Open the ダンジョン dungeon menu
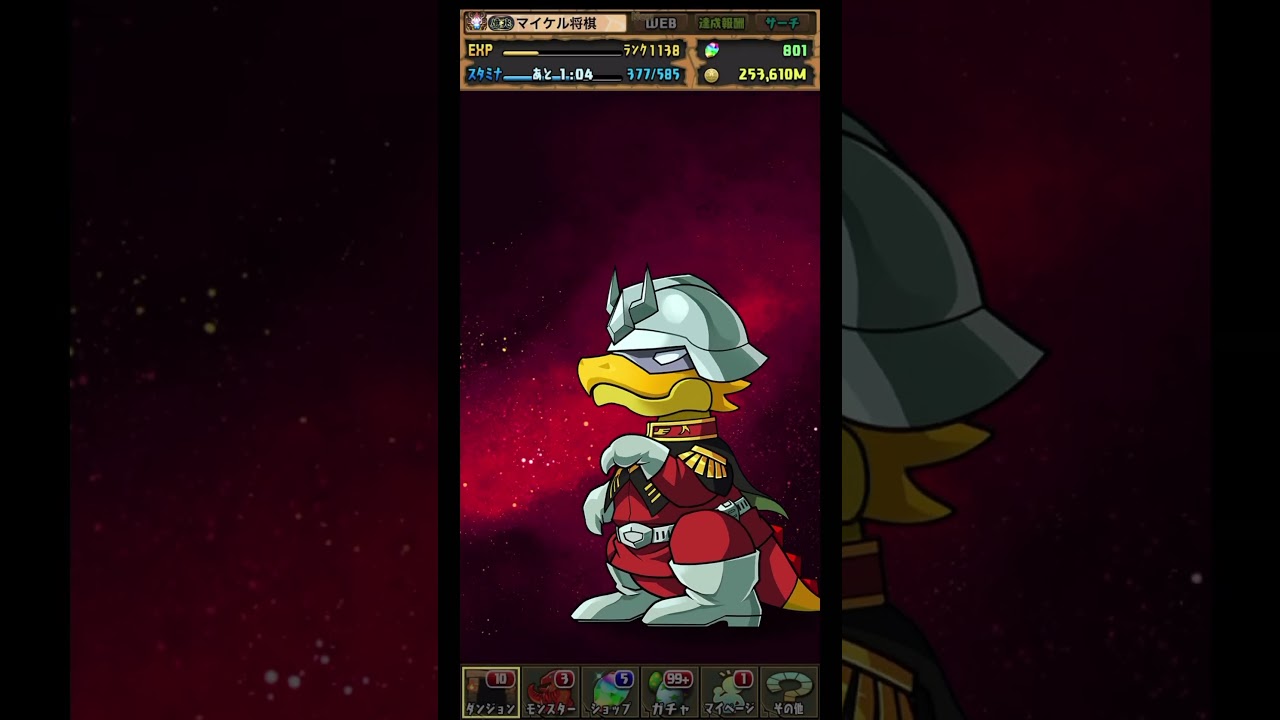1280x720 pixels. coord(490,692)
